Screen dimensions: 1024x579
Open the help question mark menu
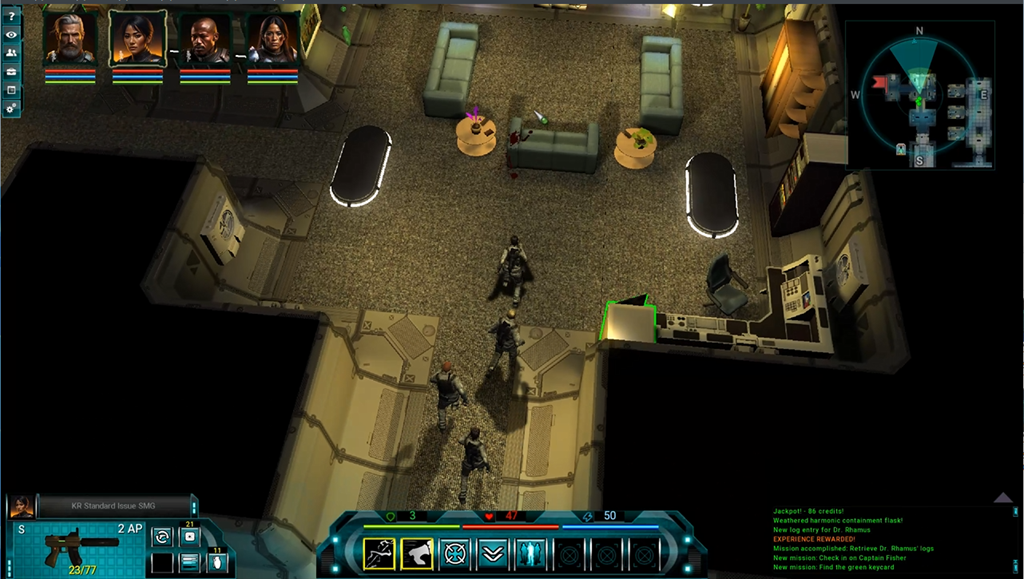click(11, 17)
